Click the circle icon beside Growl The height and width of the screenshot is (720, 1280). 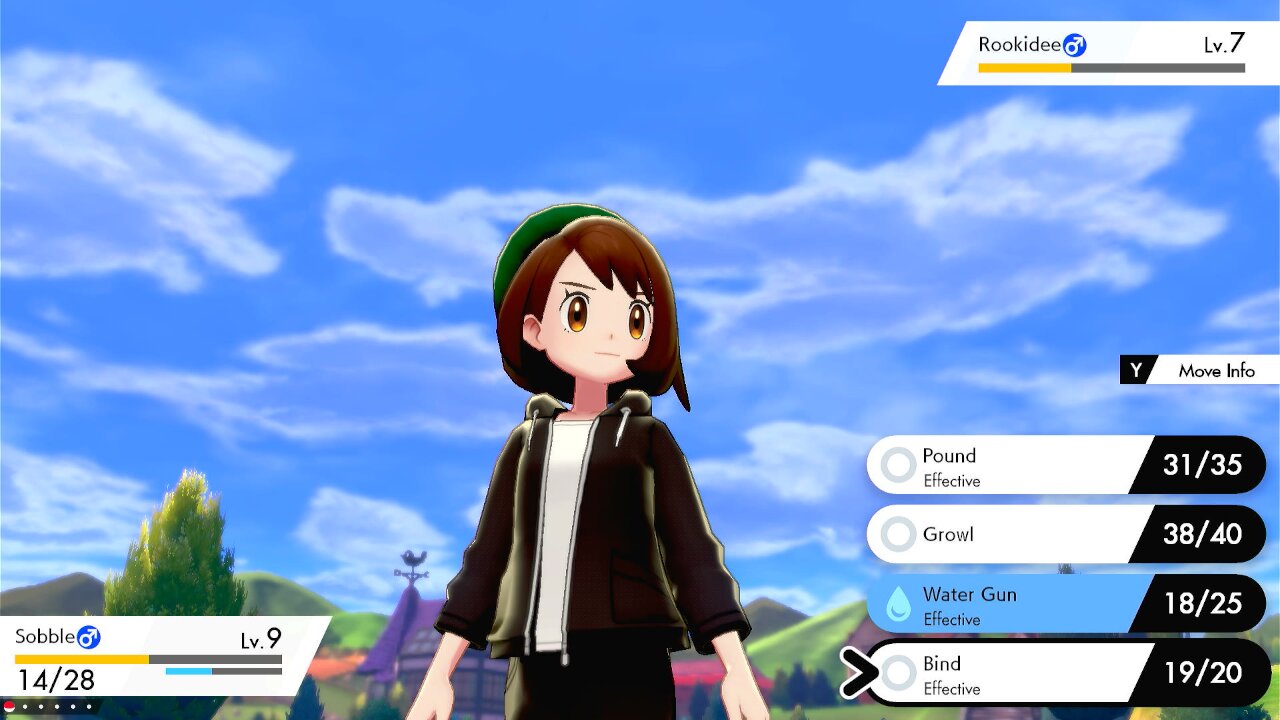(x=897, y=534)
